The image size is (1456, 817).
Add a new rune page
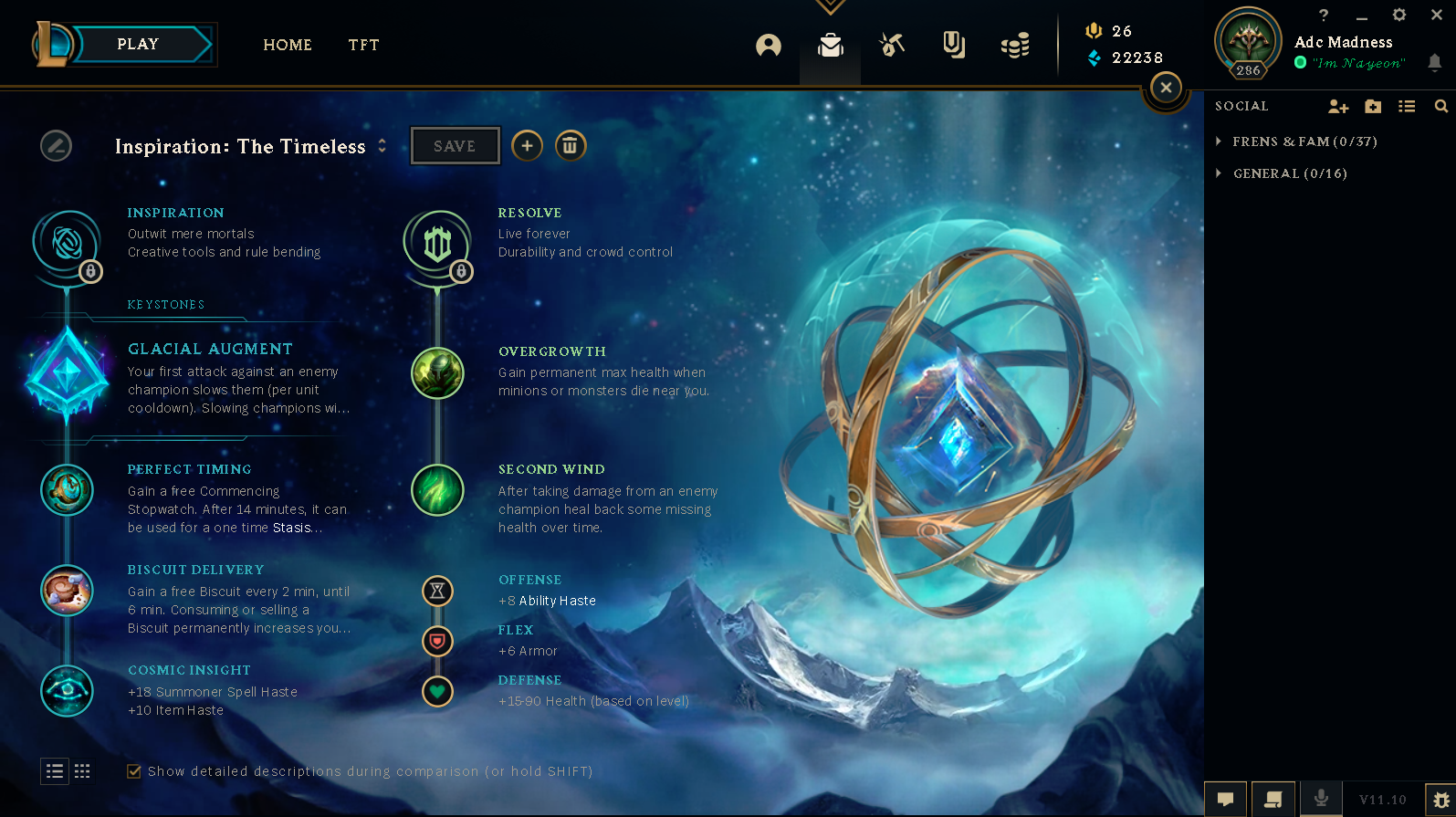point(527,146)
